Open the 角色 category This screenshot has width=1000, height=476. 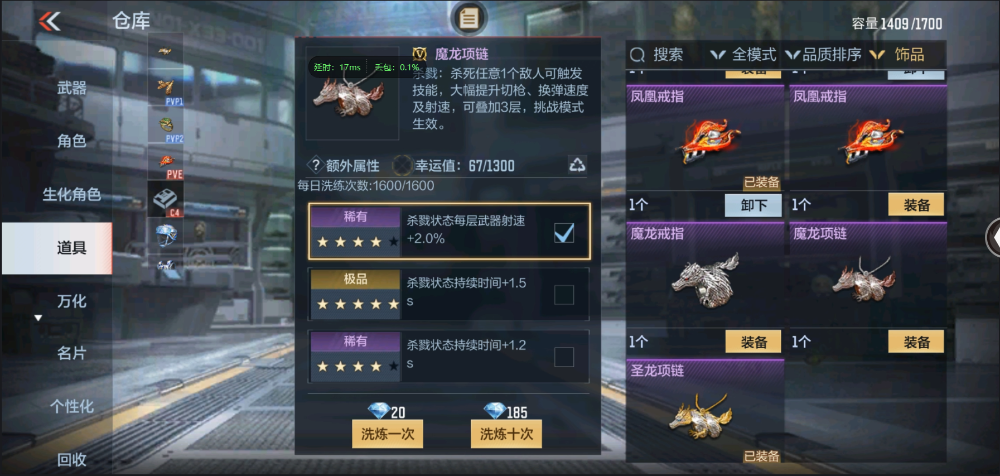pos(71,141)
